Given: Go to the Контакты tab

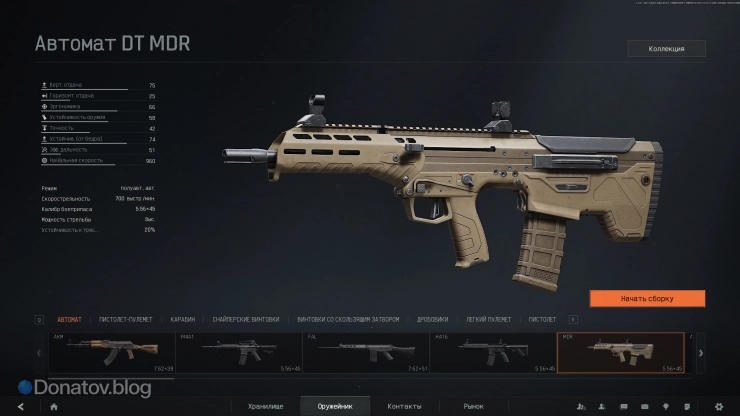Looking at the screenshot, I should coord(404,406).
